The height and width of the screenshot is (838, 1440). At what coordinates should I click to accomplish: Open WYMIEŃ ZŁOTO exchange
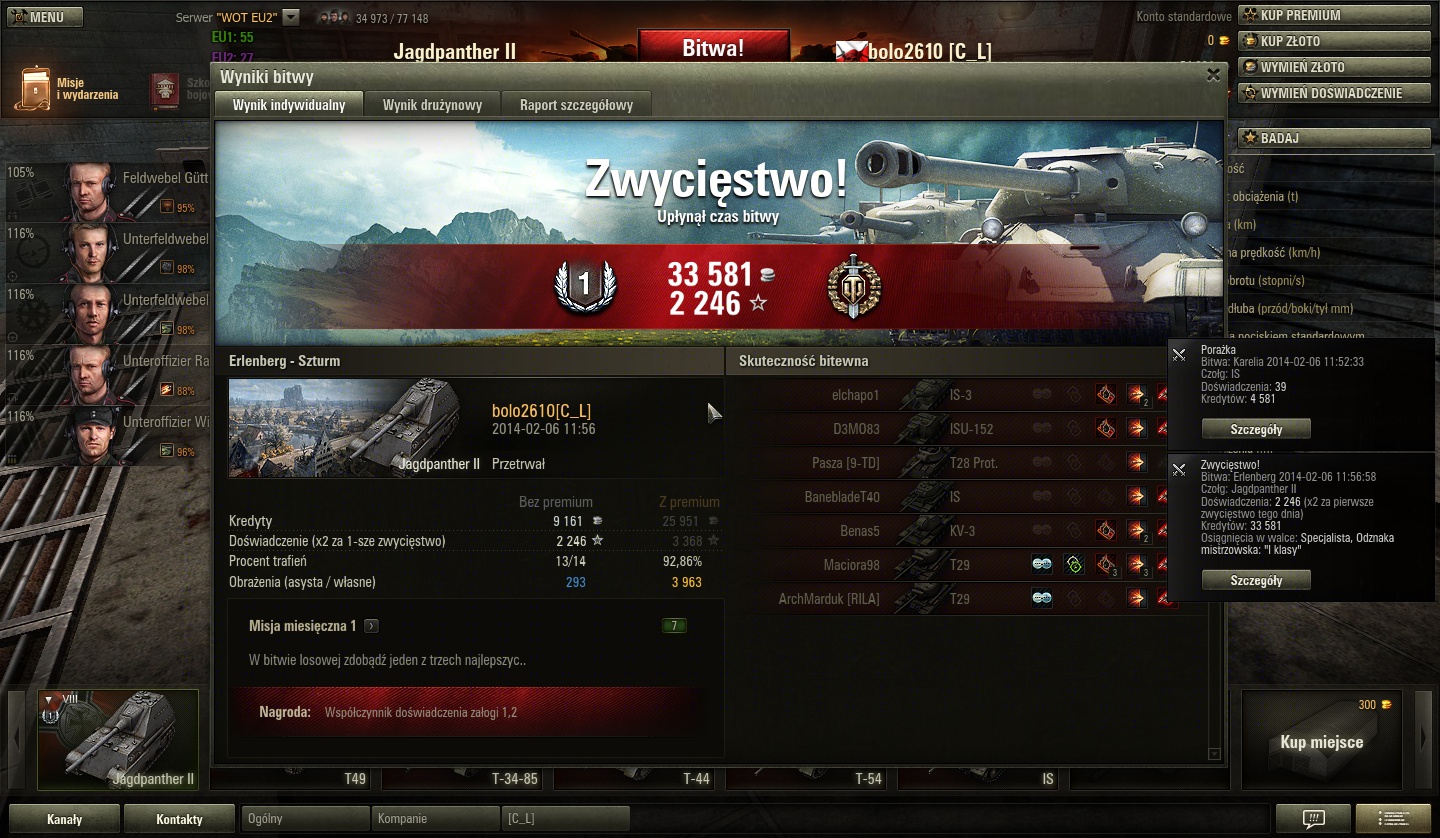click(1334, 67)
